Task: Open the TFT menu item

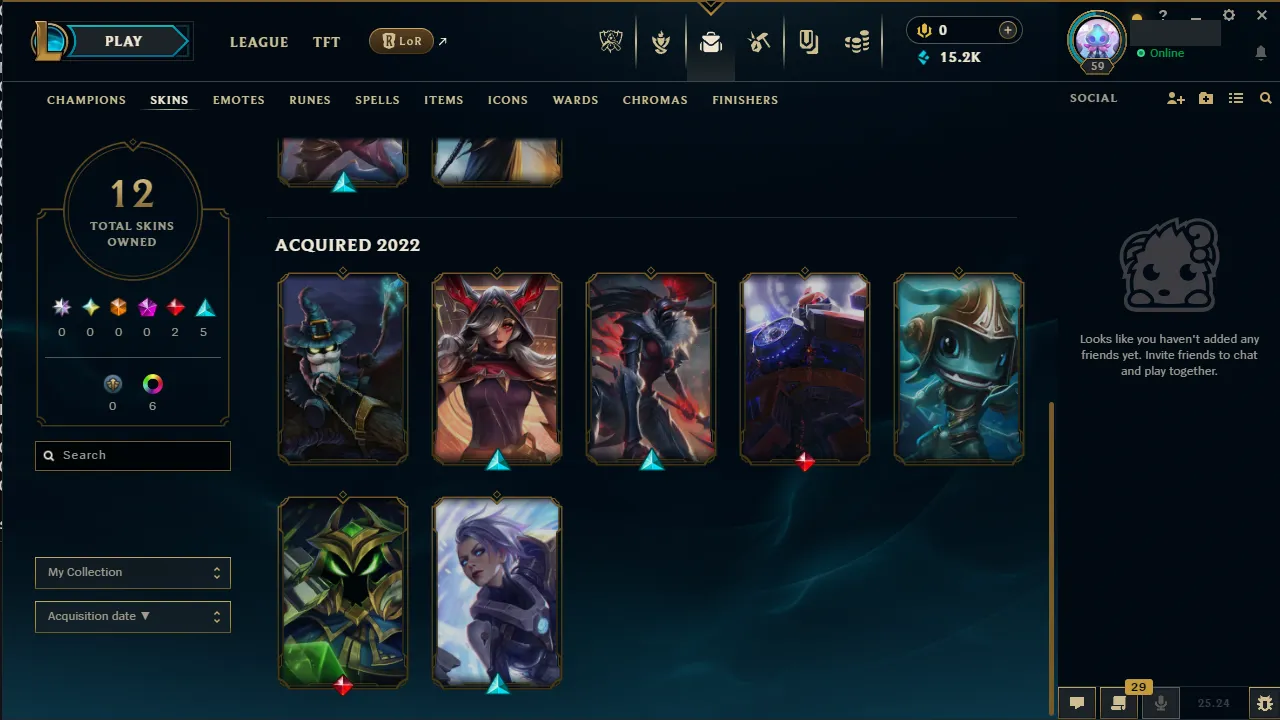Action: (x=326, y=42)
